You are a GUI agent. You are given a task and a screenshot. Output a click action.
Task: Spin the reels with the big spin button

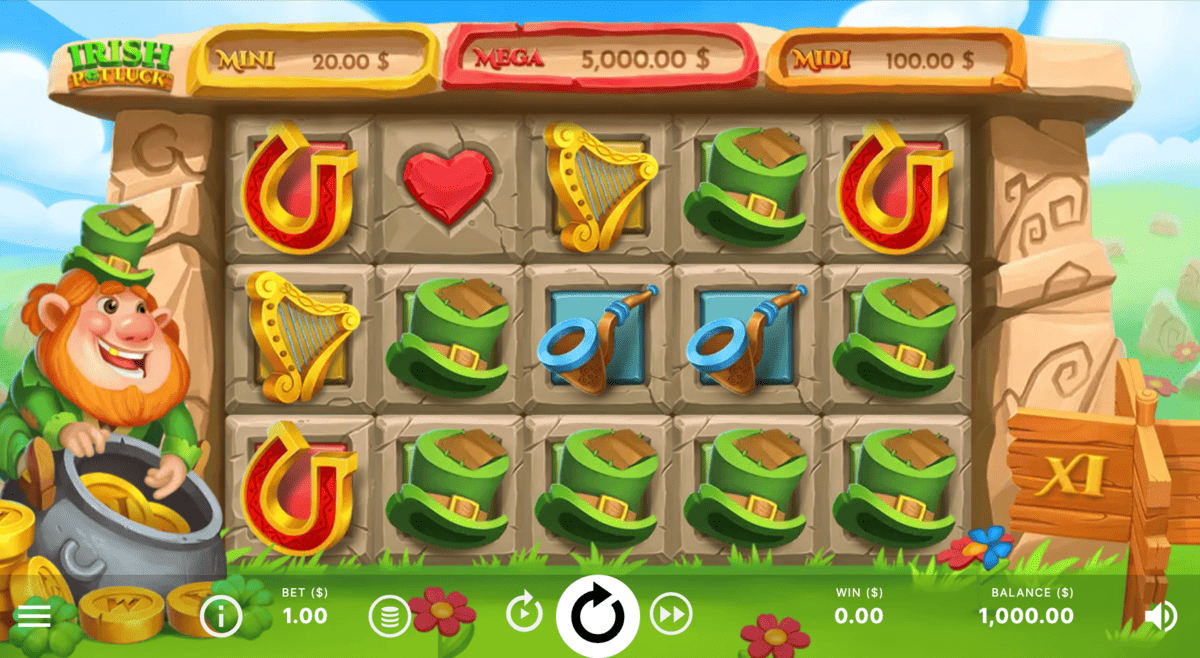coord(597,614)
